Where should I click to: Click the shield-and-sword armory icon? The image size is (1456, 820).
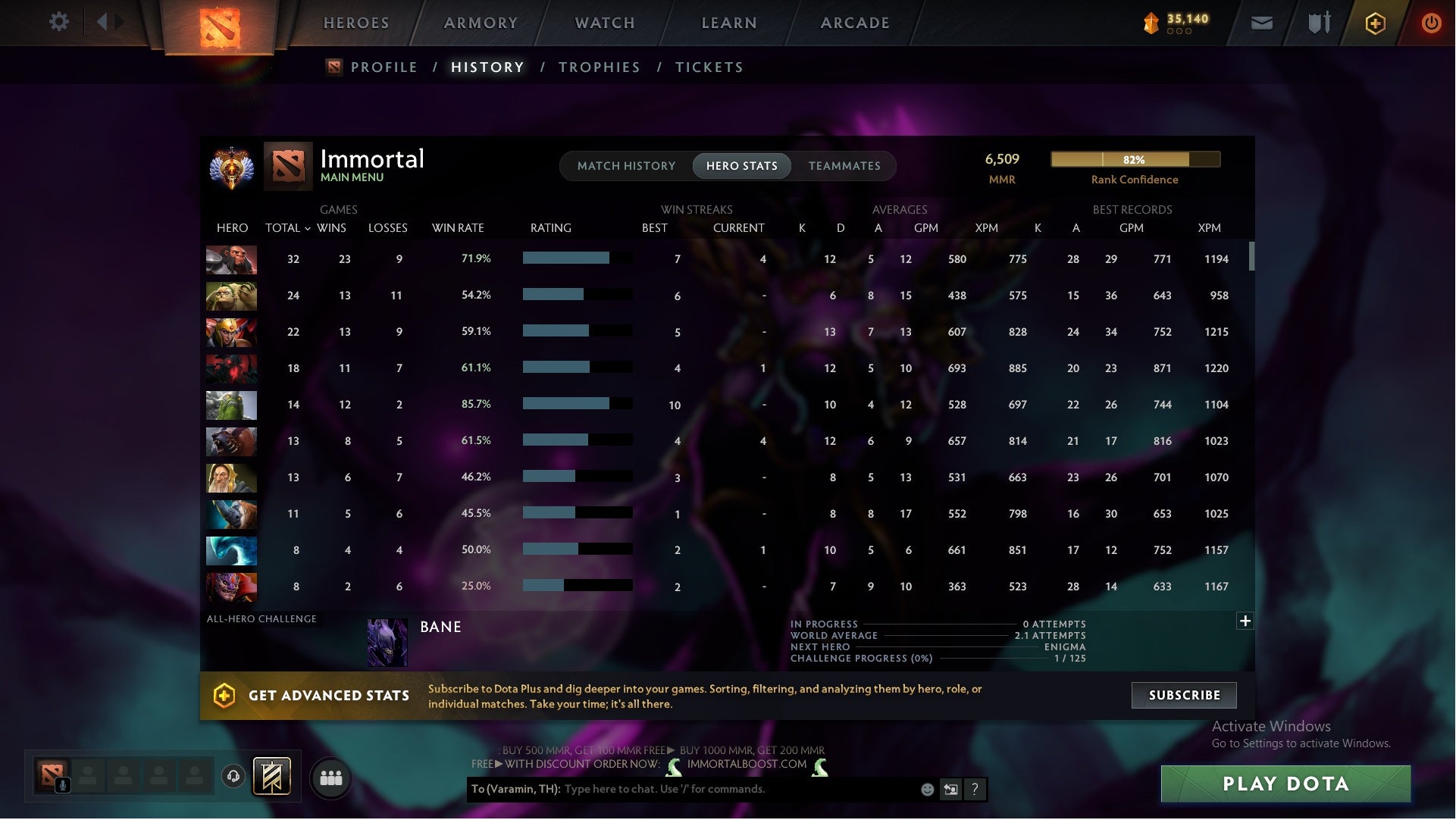click(1317, 23)
